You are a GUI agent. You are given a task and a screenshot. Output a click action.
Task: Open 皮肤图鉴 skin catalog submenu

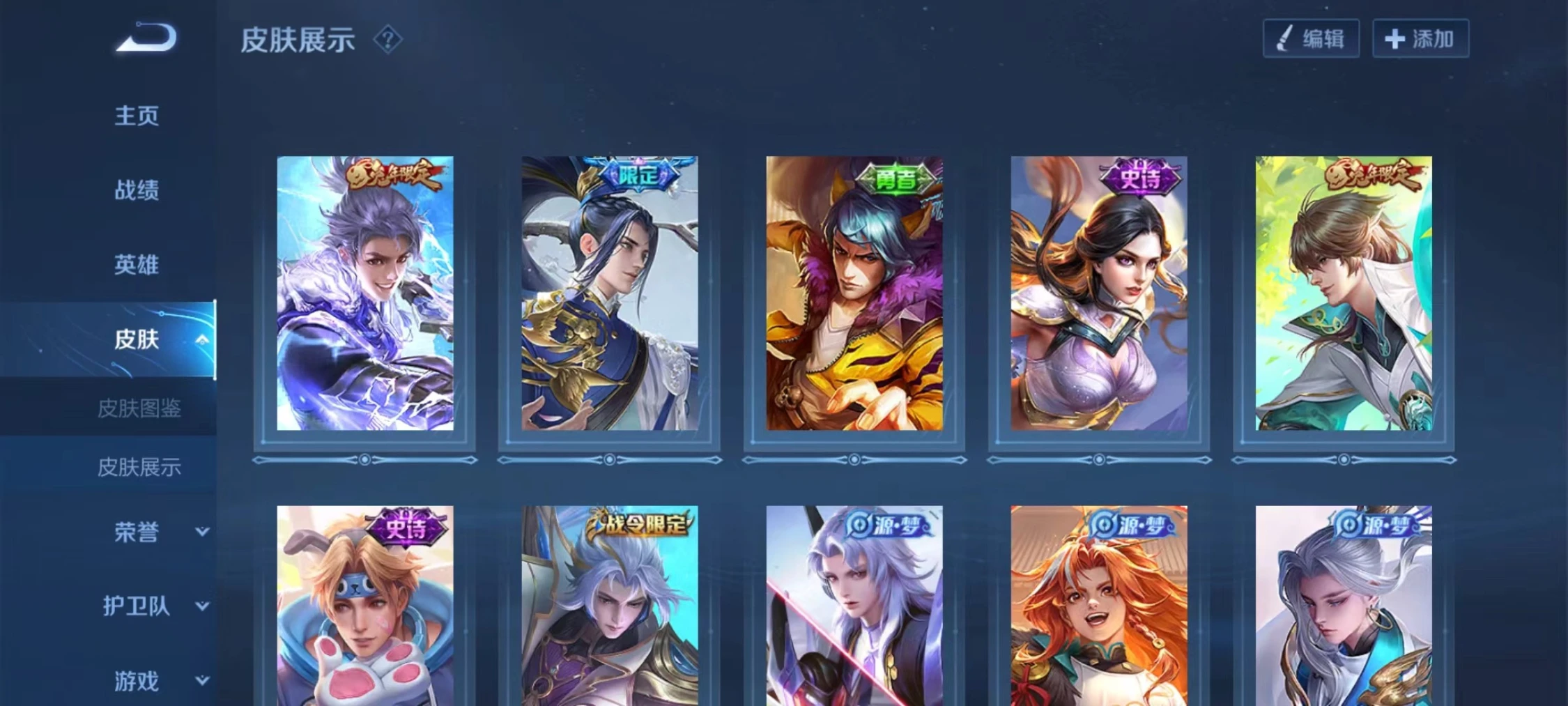pos(139,408)
